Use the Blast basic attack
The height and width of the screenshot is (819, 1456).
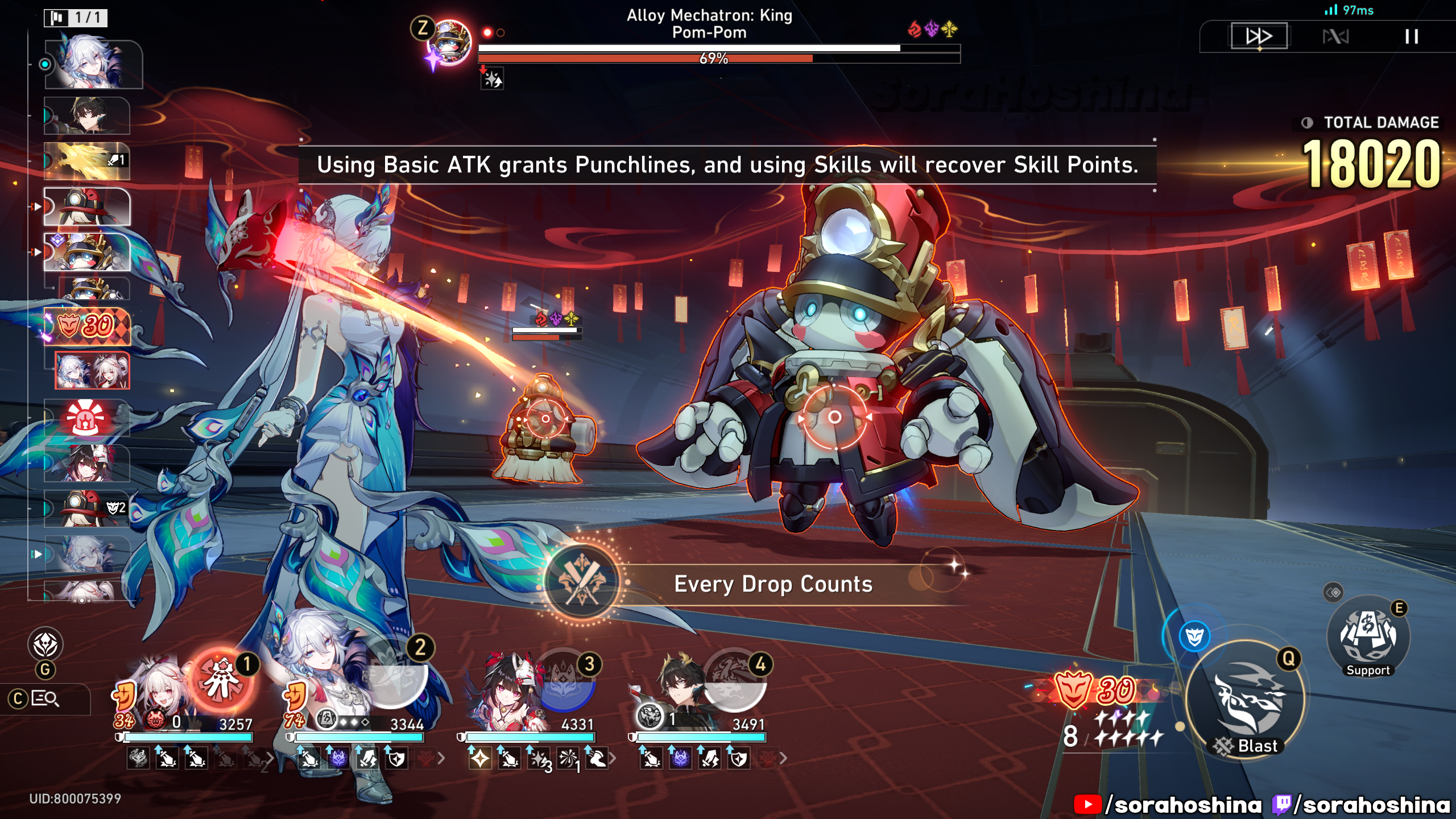pyautogui.click(x=1246, y=701)
